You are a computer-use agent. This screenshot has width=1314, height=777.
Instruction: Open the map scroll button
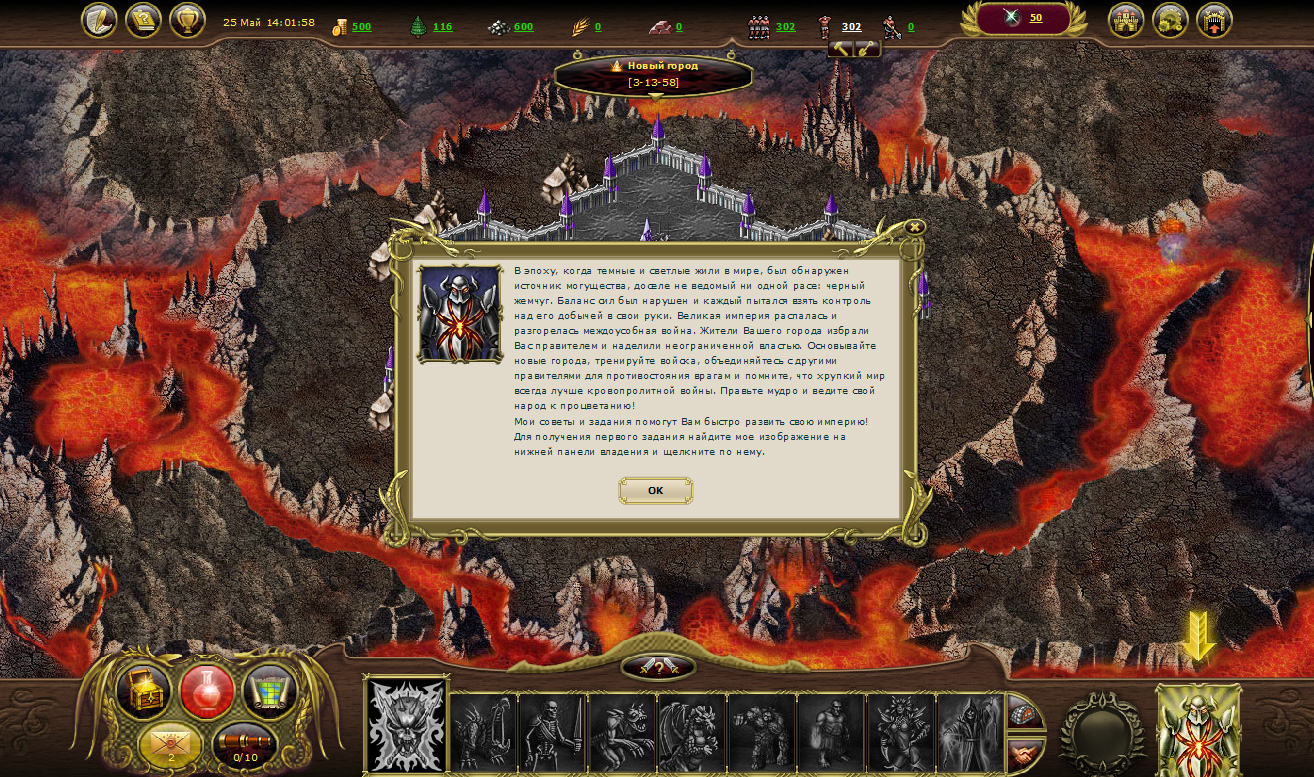[269, 690]
